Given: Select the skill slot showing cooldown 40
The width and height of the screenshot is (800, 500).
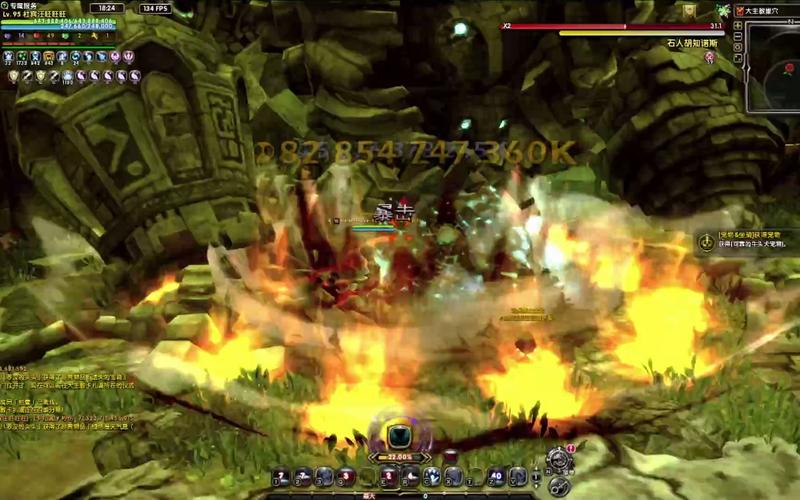Looking at the screenshot, I should (x=497, y=476).
